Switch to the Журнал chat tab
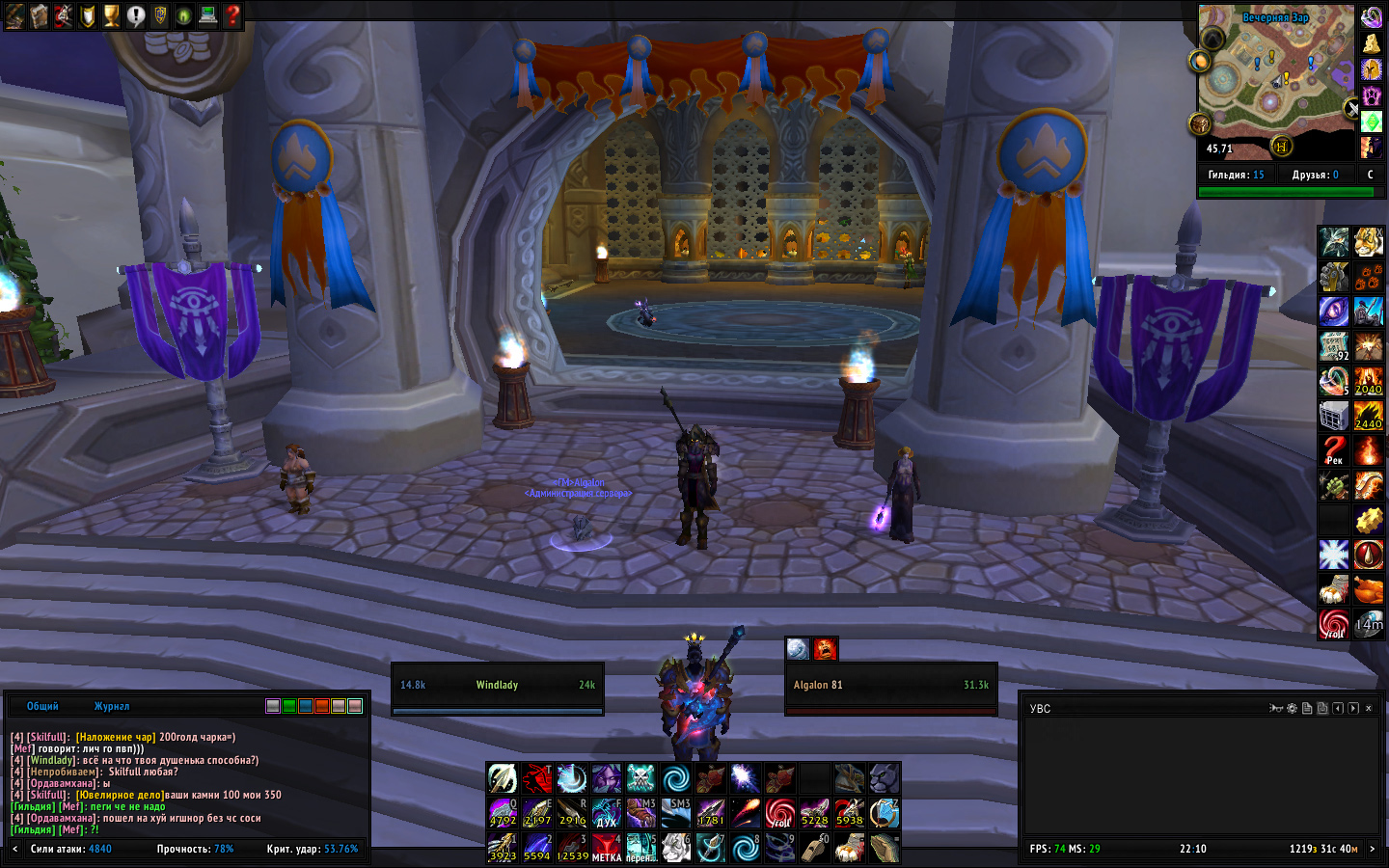This screenshot has width=1389, height=868. (x=112, y=706)
